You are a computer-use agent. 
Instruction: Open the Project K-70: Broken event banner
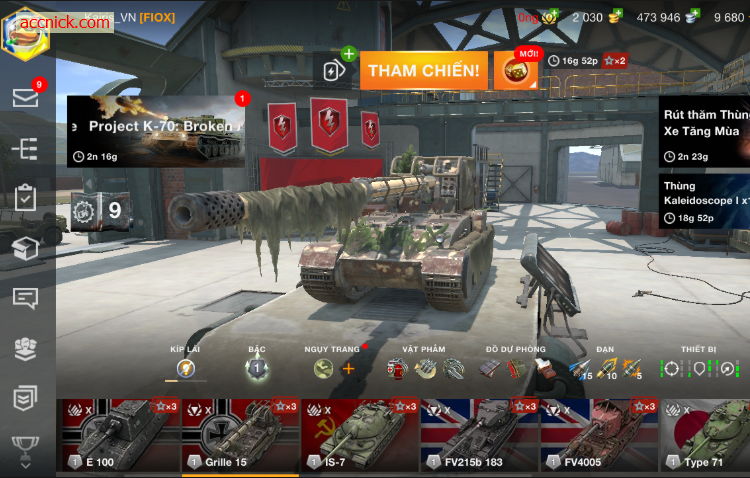click(x=156, y=130)
